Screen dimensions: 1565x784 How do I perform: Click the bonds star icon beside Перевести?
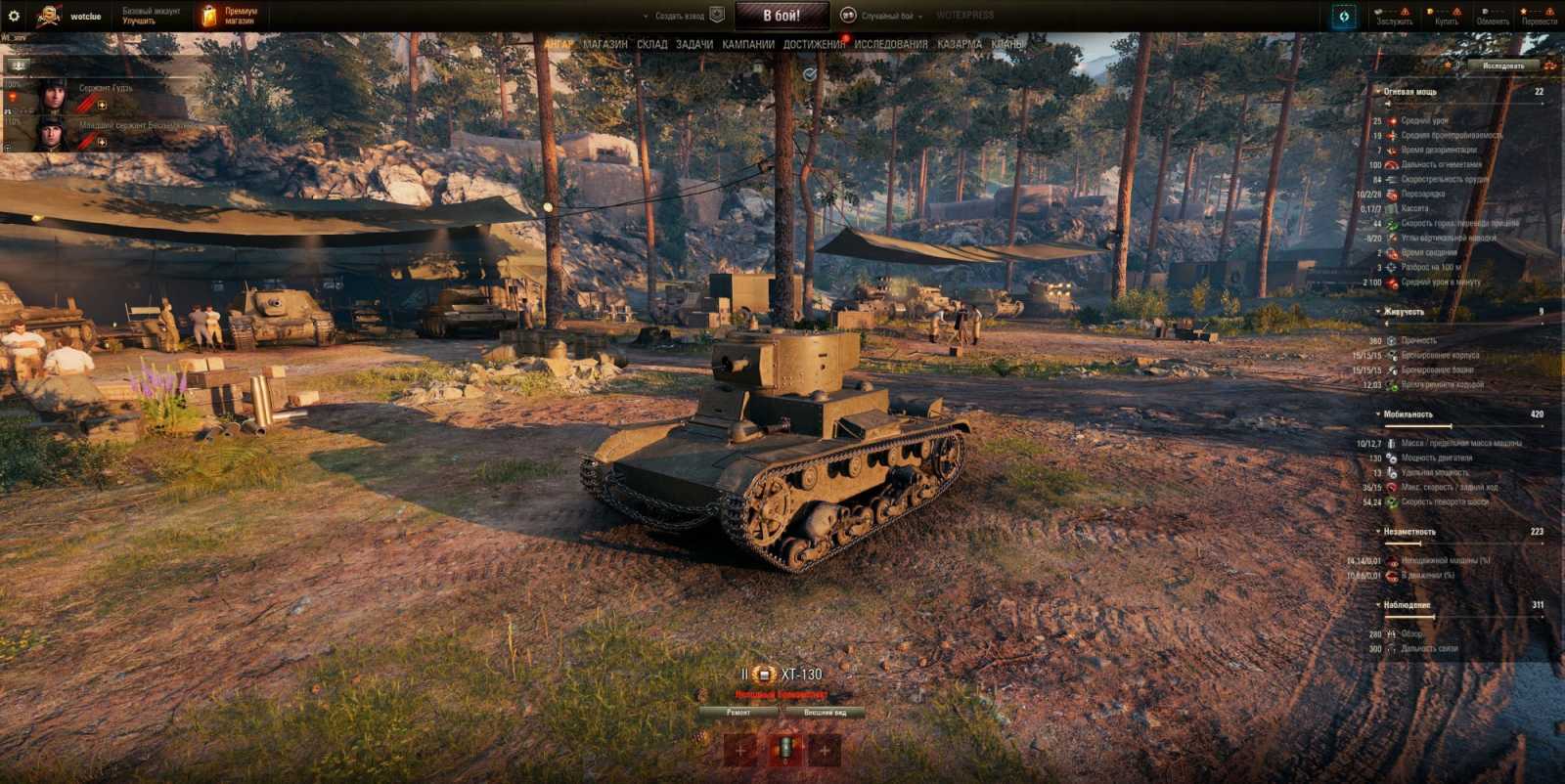pos(1523,12)
